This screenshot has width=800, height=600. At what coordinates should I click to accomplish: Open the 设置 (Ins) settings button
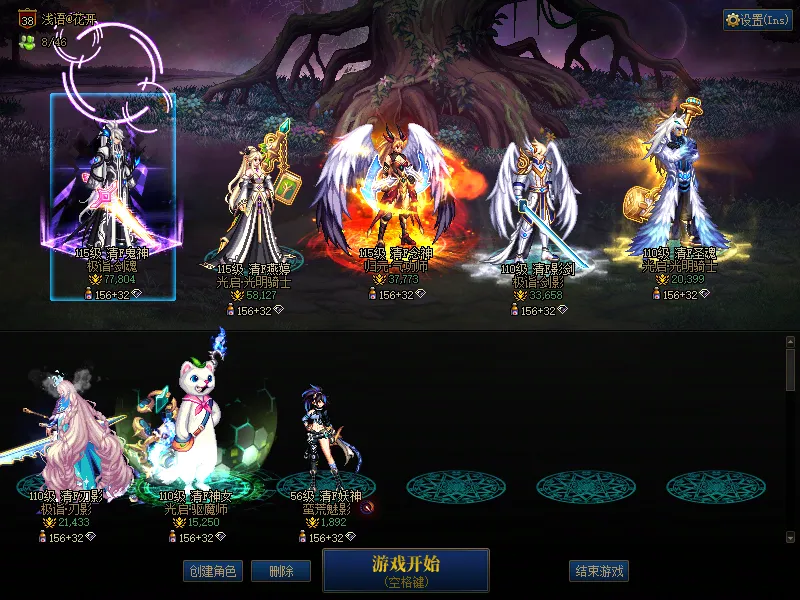pyautogui.click(x=757, y=20)
